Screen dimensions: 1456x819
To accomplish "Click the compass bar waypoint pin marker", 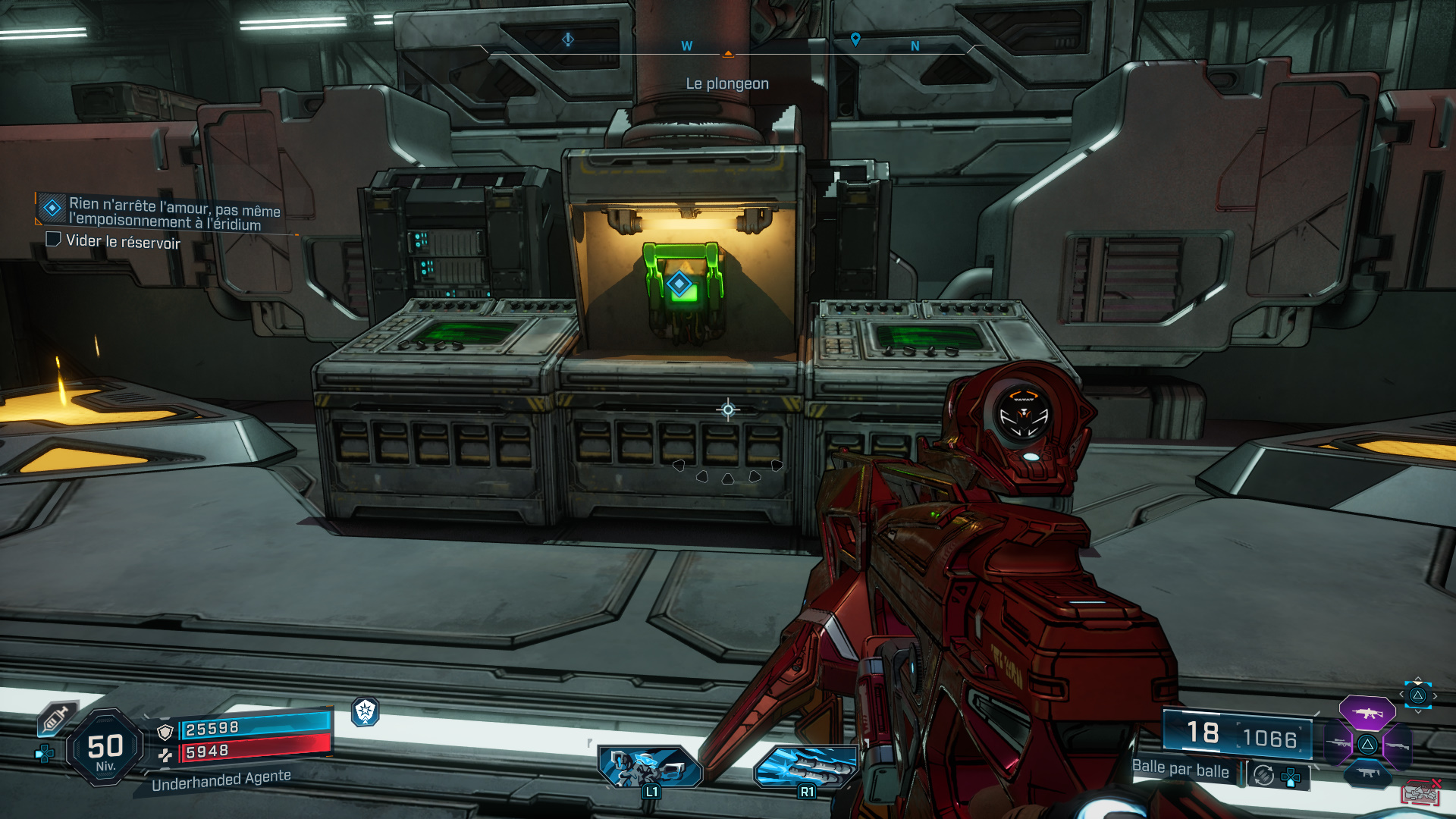I will pos(855,39).
